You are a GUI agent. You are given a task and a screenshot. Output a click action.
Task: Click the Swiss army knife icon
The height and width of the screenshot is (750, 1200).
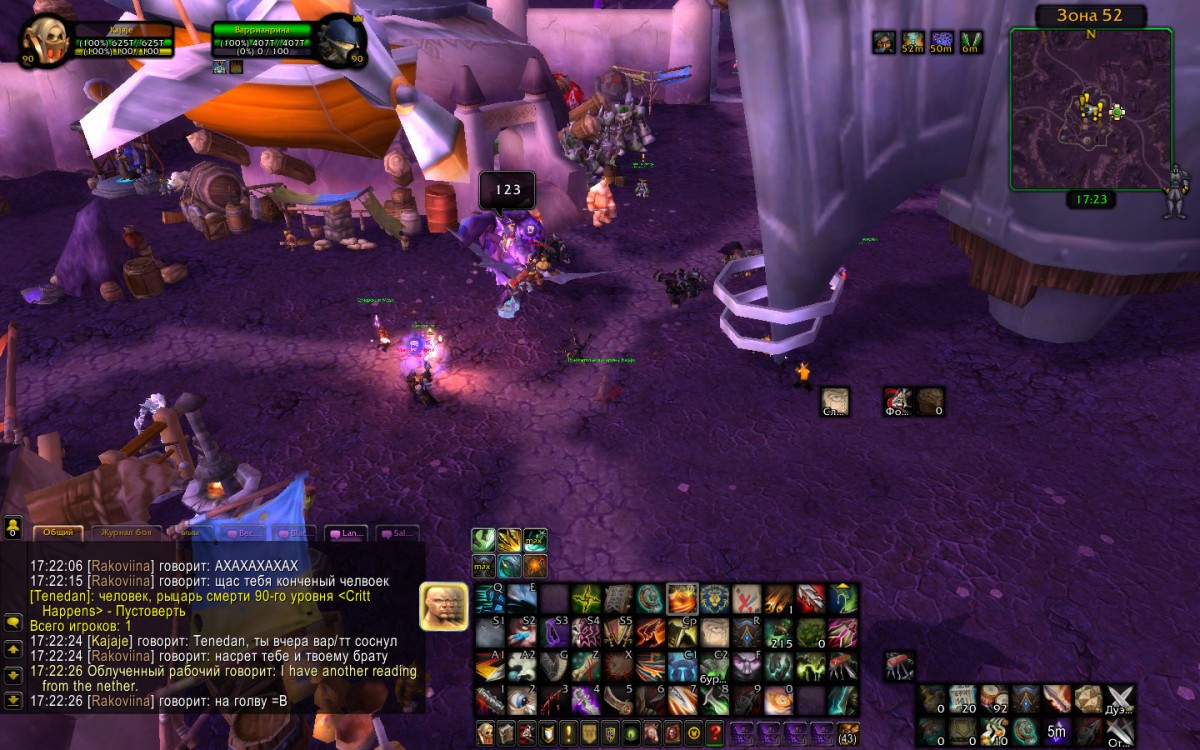click(900, 665)
